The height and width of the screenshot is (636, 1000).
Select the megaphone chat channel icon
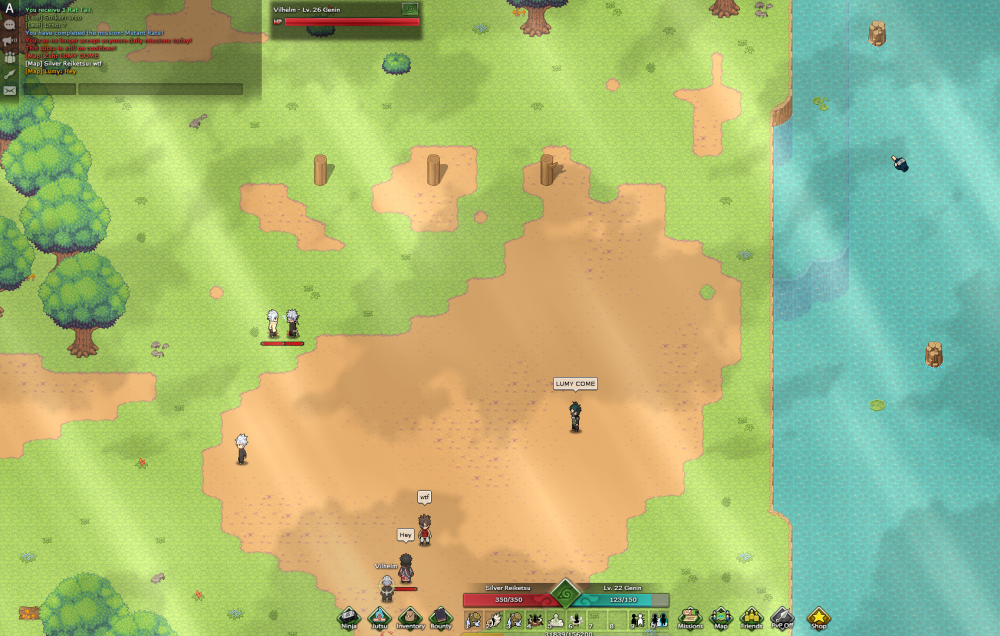[9, 41]
